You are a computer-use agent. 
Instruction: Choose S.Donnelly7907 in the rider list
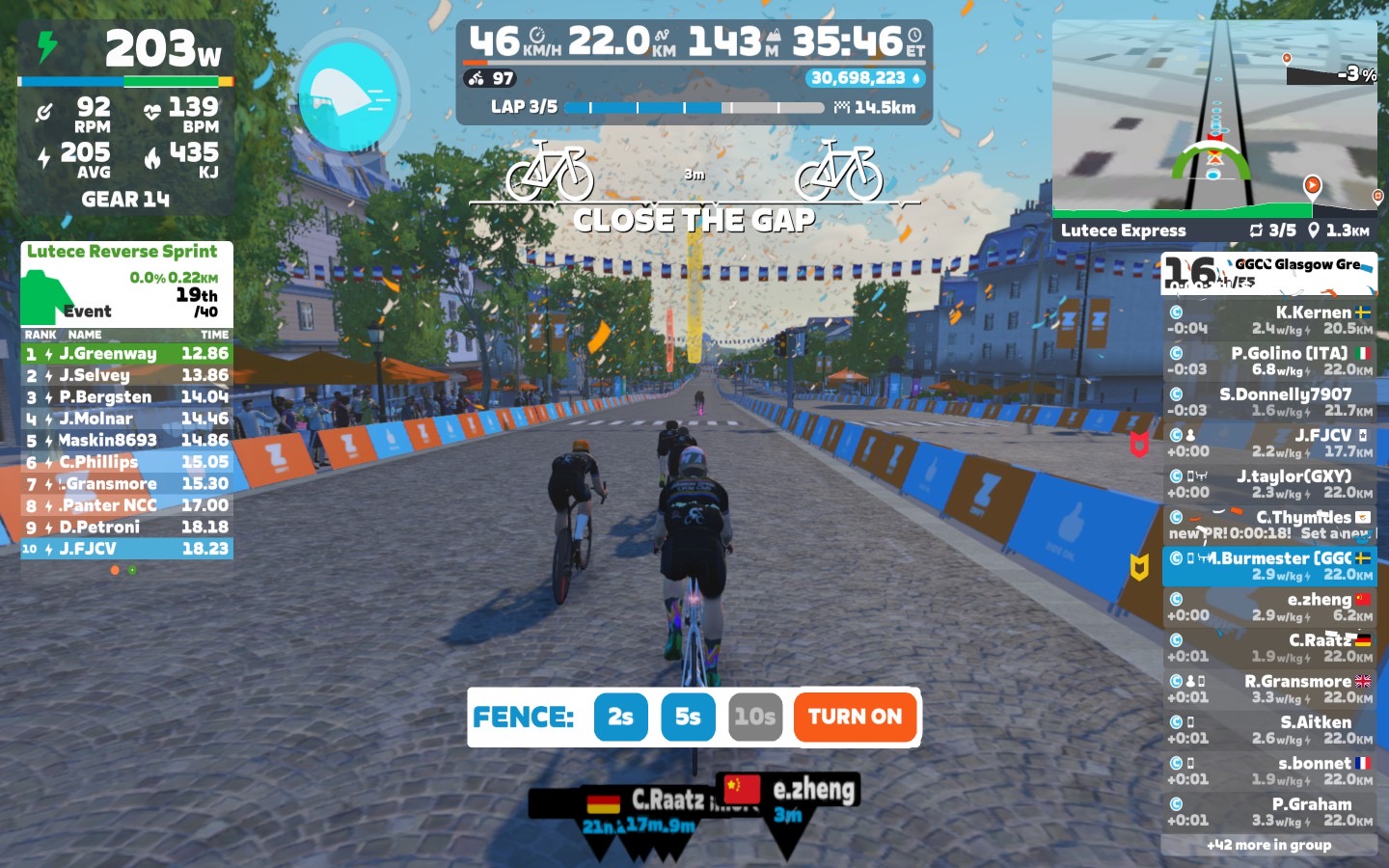tap(1268, 402)
